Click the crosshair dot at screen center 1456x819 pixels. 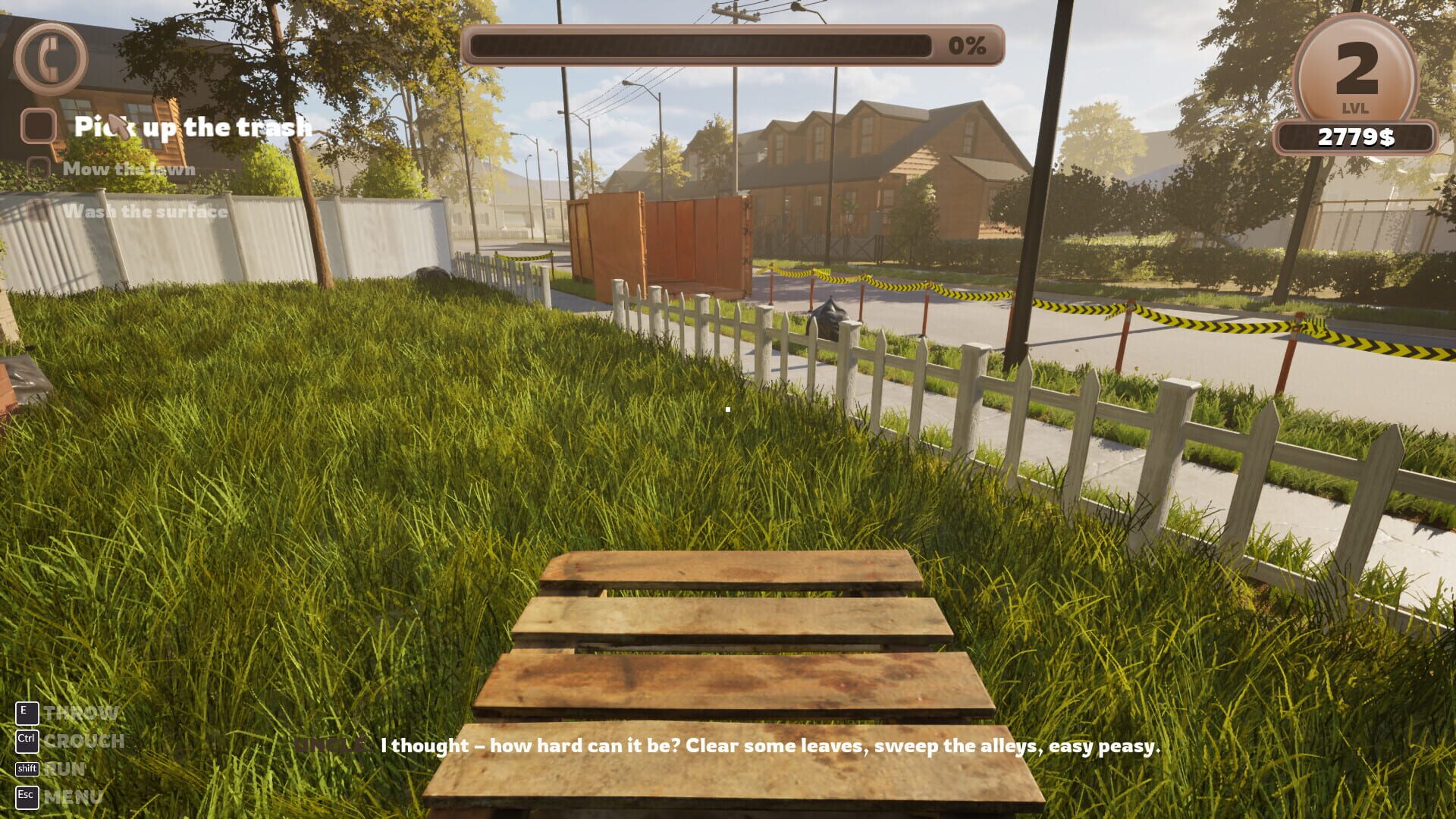point(728,409)
